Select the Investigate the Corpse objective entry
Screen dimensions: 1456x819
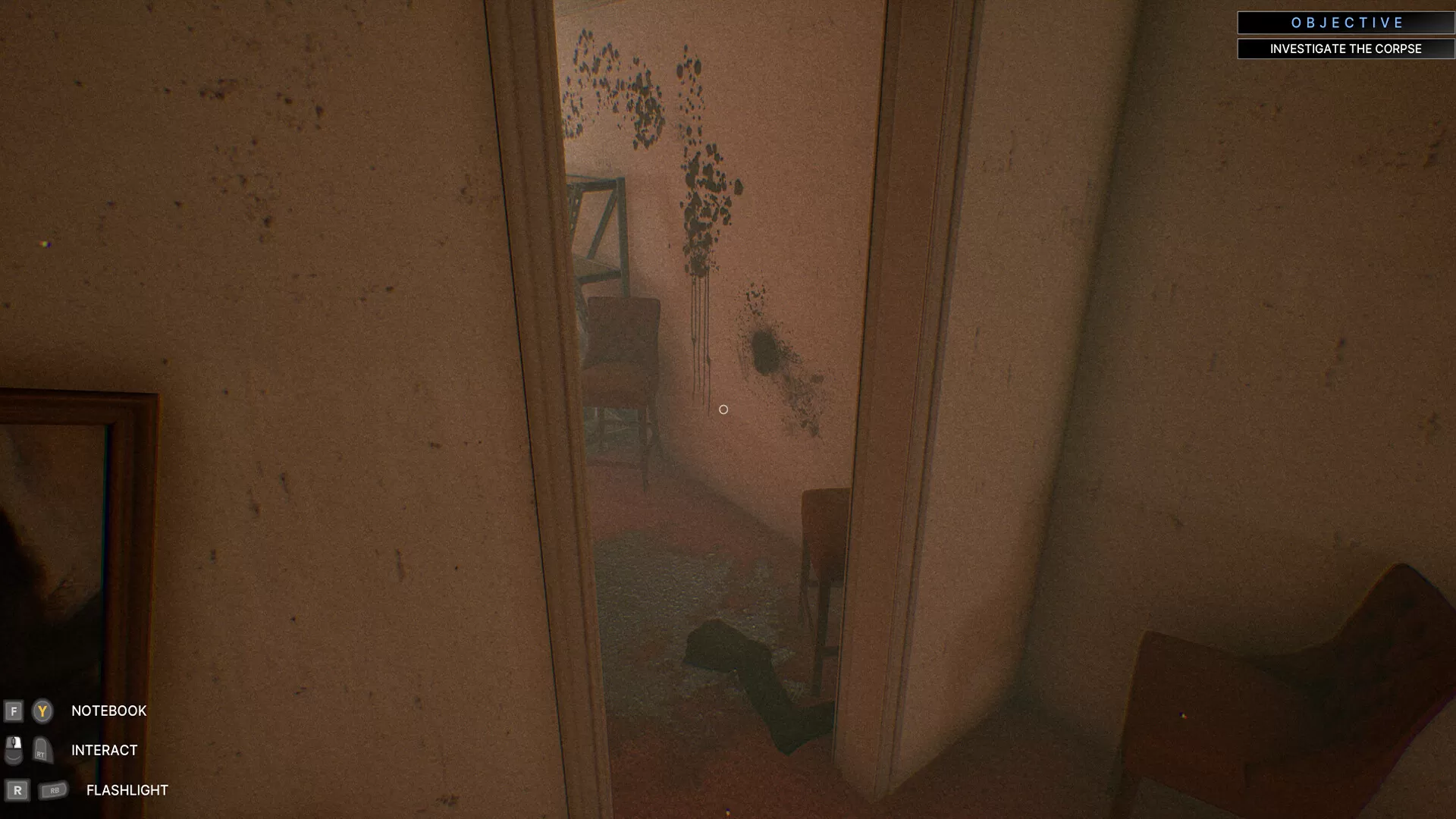(1345, 49)
